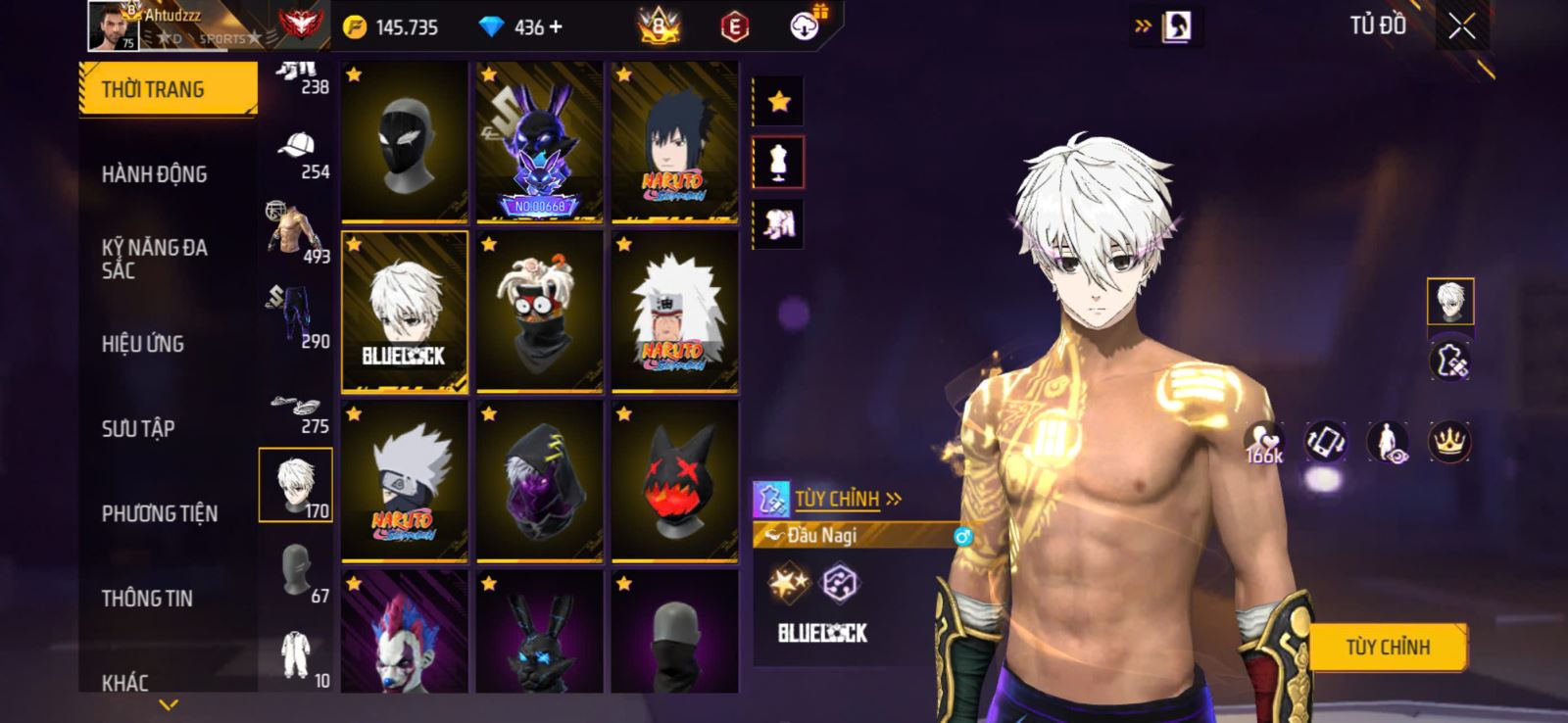Select the Hiệu Ứng tab
This screenshot has width=1568, height=723.
pyautogui.click(x=143, y=344)
